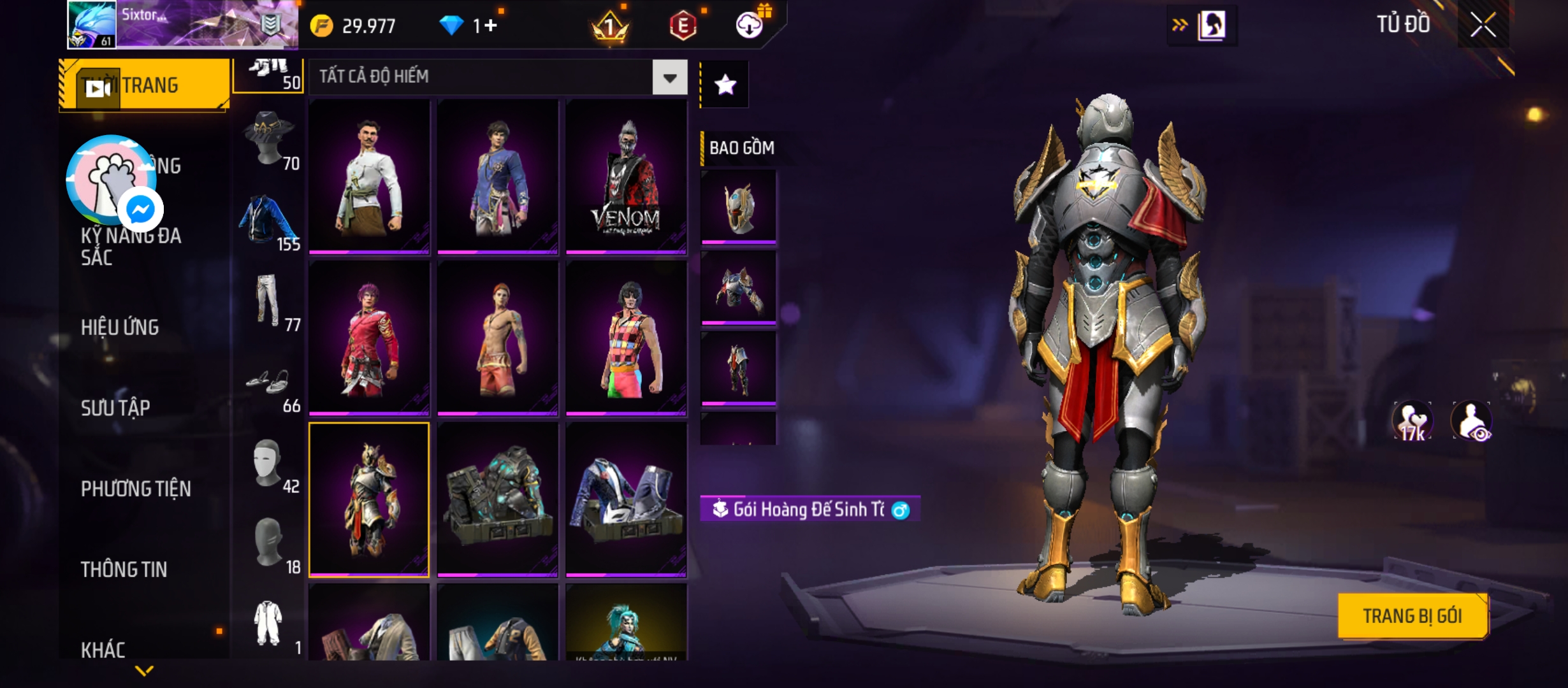Open the THÔNG TIN section

click(124, 570)
